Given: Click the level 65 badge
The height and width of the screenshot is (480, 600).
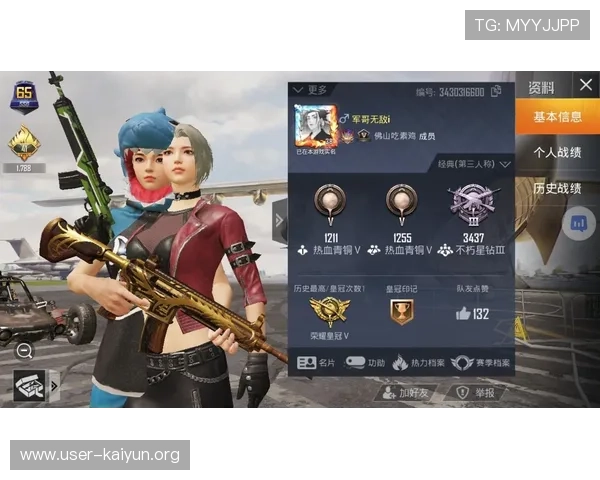Looking at the screenshot, I should [23, 97].
